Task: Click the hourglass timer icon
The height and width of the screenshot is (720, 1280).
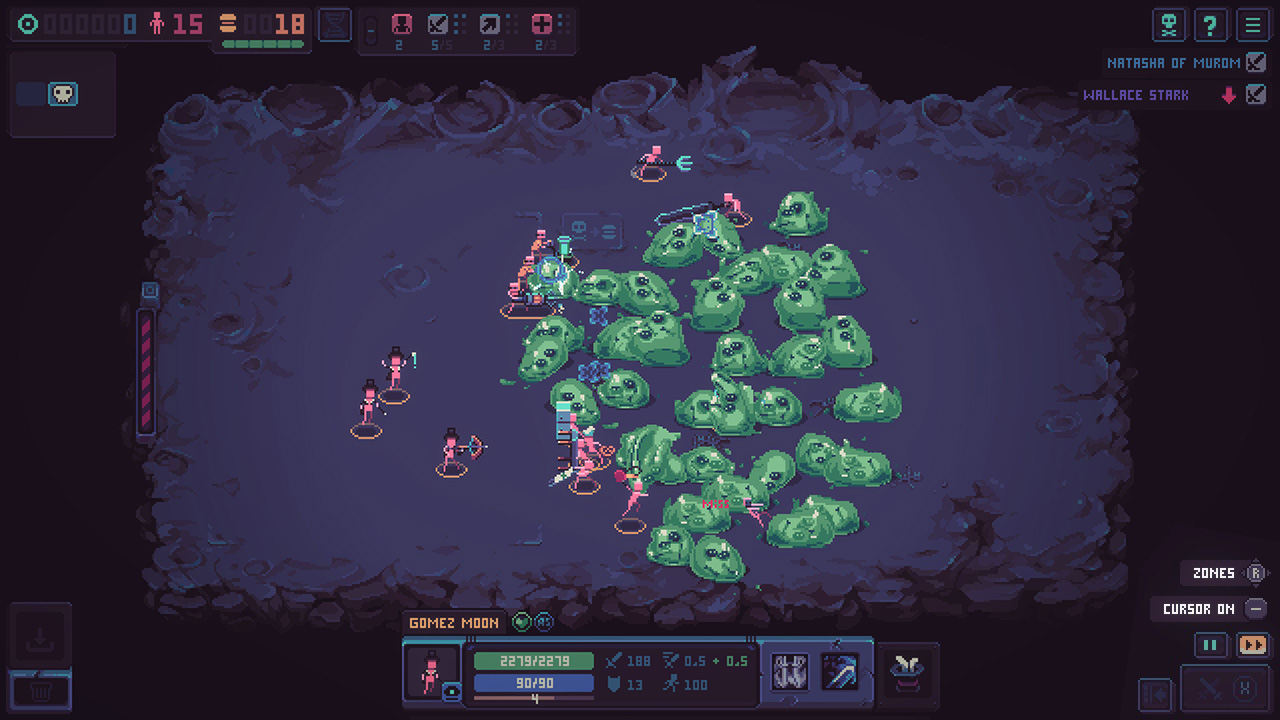Action: click(334, 24)
